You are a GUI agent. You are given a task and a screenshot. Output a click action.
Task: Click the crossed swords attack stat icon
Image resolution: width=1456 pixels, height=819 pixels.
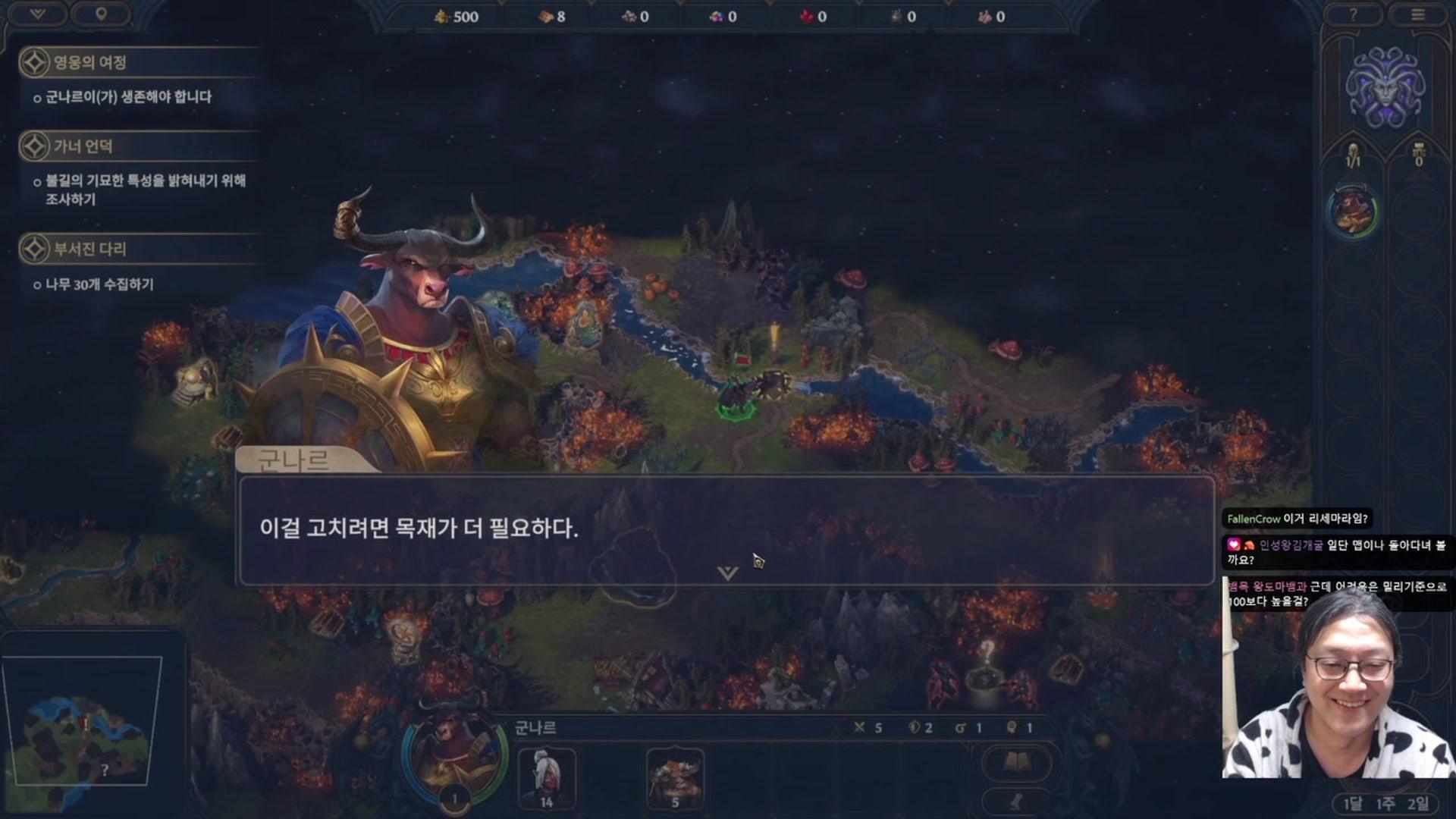pos(859,726)
